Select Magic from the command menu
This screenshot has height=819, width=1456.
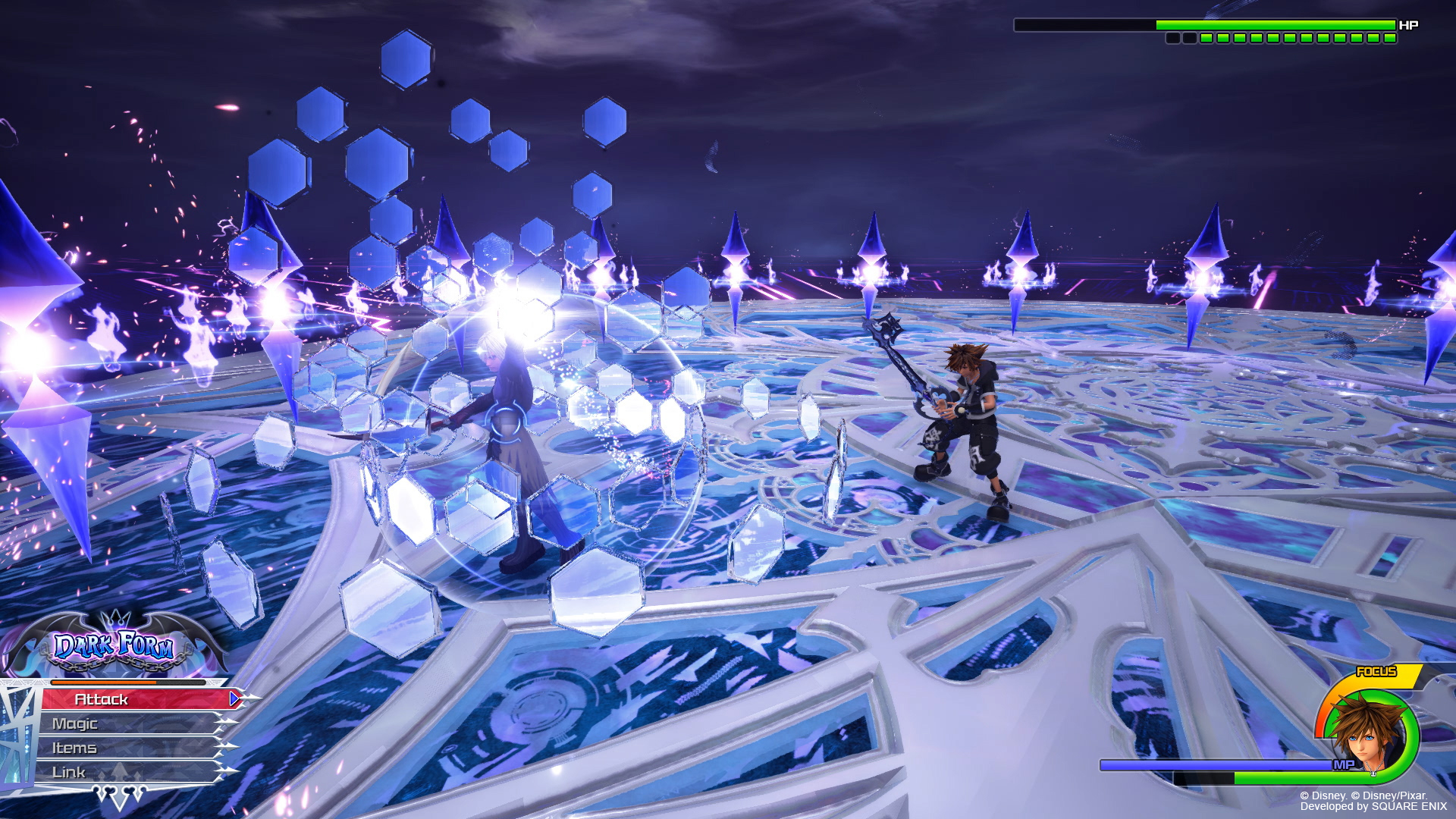click(74, 724)
